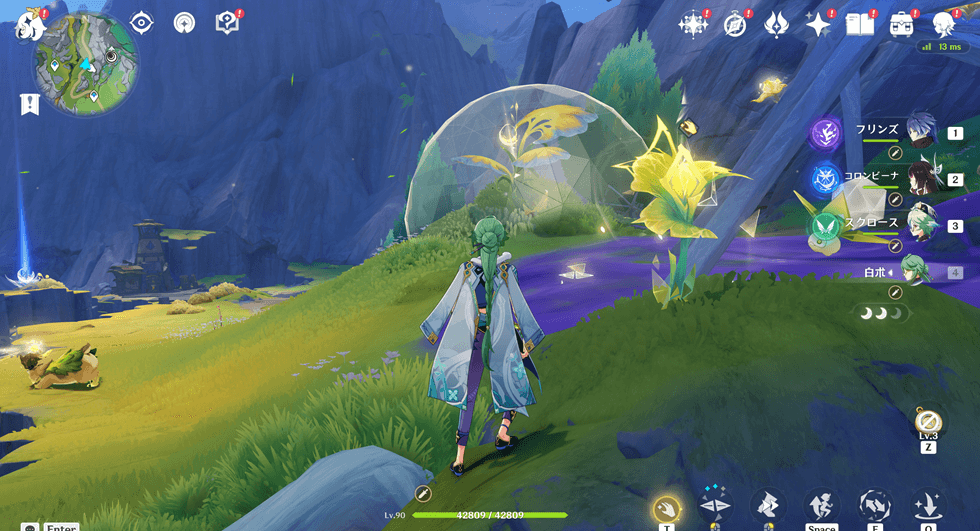Image resolution: width=980 pixels, height=531 pixels.
Task: Use the Lv.3 compass gadget
Action: tap(926, 421)
